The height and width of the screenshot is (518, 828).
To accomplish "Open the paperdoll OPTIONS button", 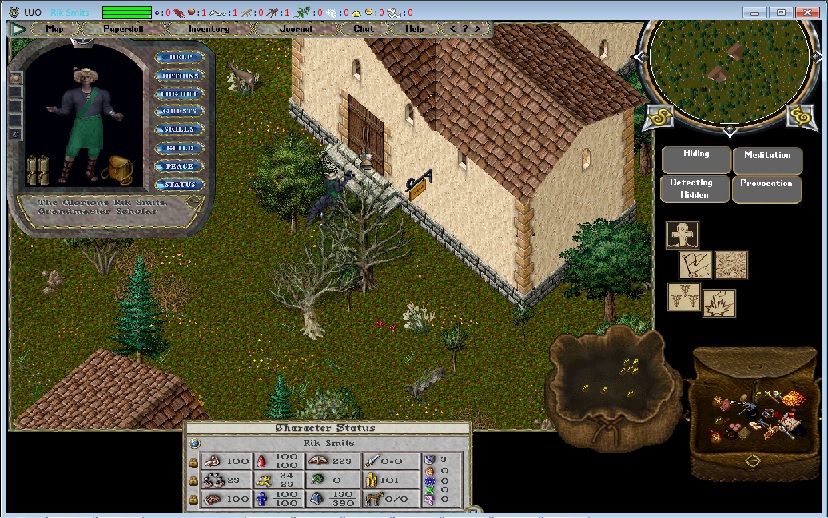I will click(x=180, y=76).
